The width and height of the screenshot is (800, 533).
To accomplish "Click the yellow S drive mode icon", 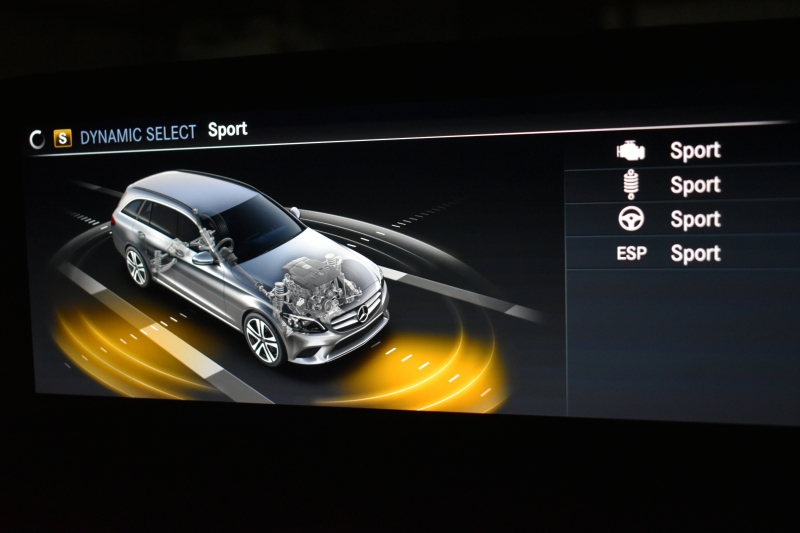I will [x=63, y=138].
